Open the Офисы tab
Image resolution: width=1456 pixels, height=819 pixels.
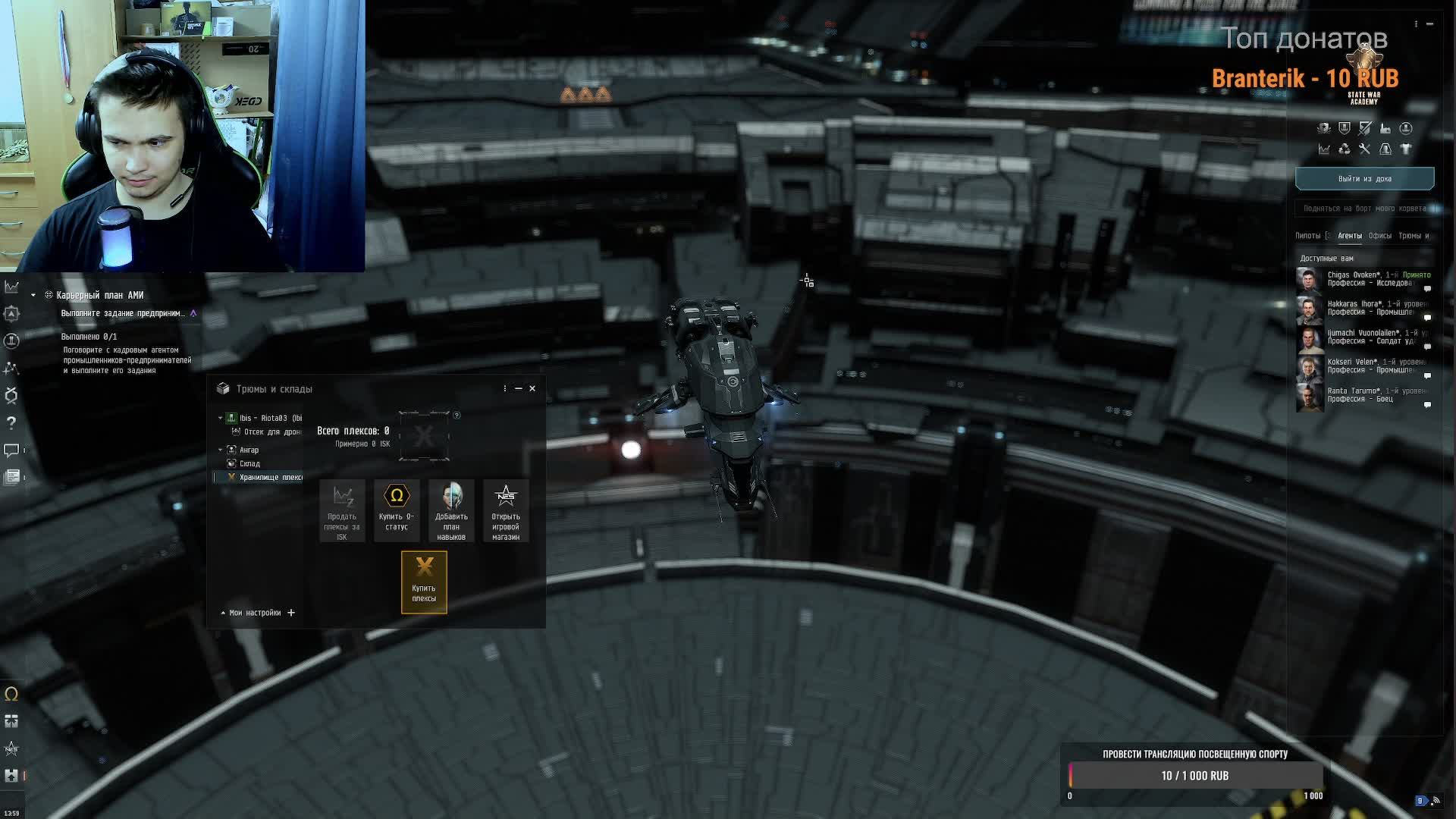coord(1379,236)
